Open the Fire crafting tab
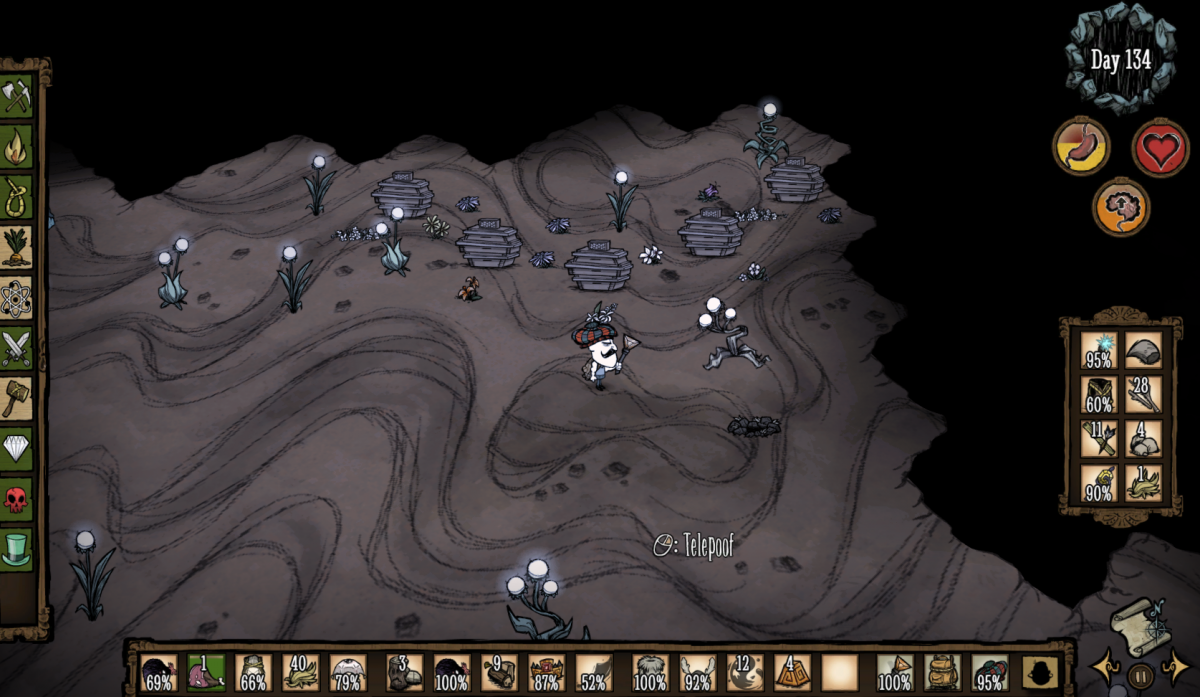This screenshot has width=1200, height=697. coord(17,147)
